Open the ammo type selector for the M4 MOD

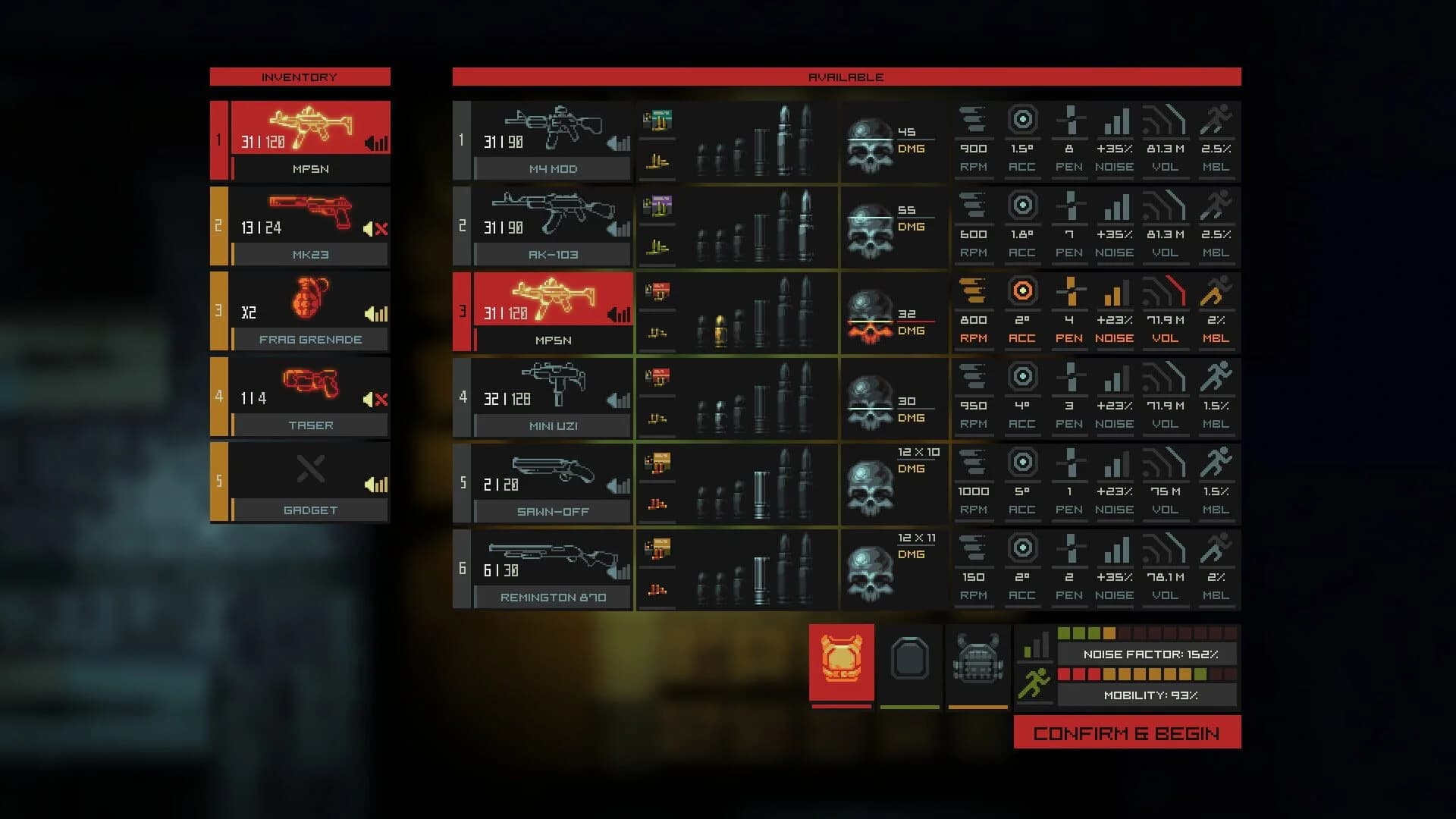[x=657, y=120]
